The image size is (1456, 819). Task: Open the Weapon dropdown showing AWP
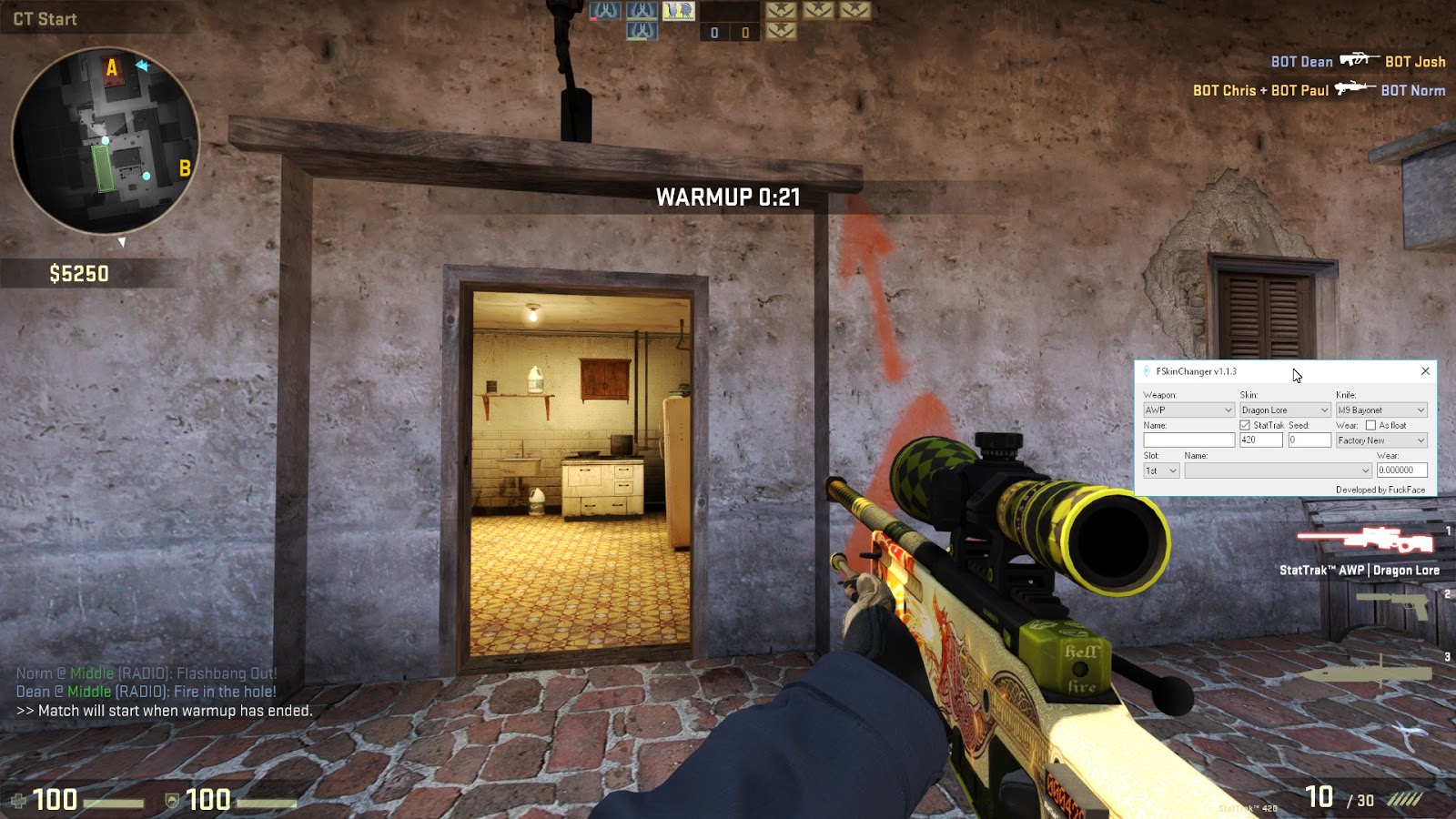tap(1188, 409)
